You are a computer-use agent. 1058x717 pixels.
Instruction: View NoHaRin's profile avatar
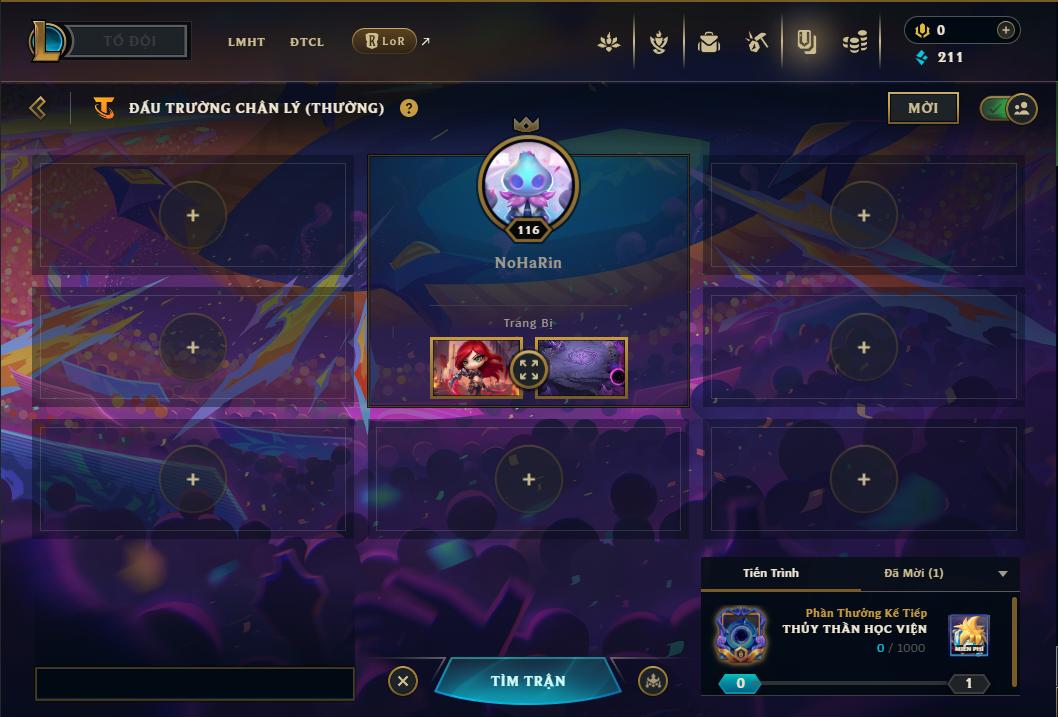pyautogui.click(x=529, y=184)
